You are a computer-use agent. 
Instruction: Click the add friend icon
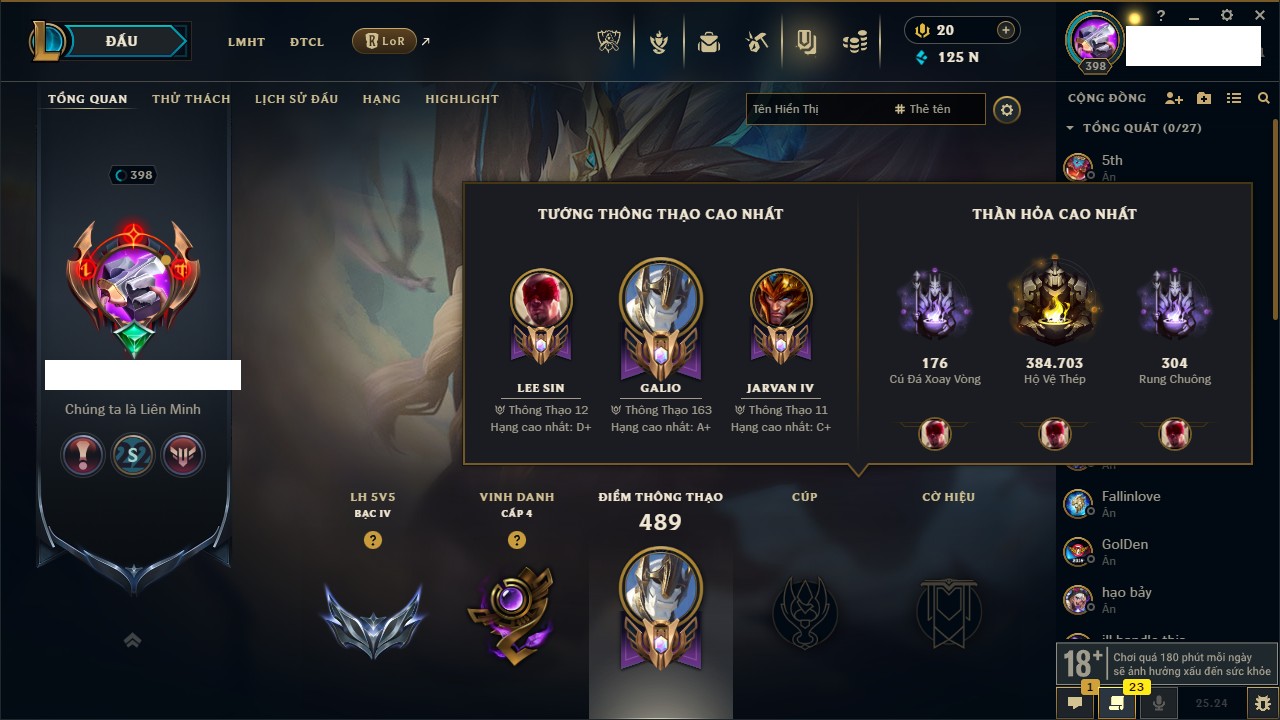click(1174, 98)
